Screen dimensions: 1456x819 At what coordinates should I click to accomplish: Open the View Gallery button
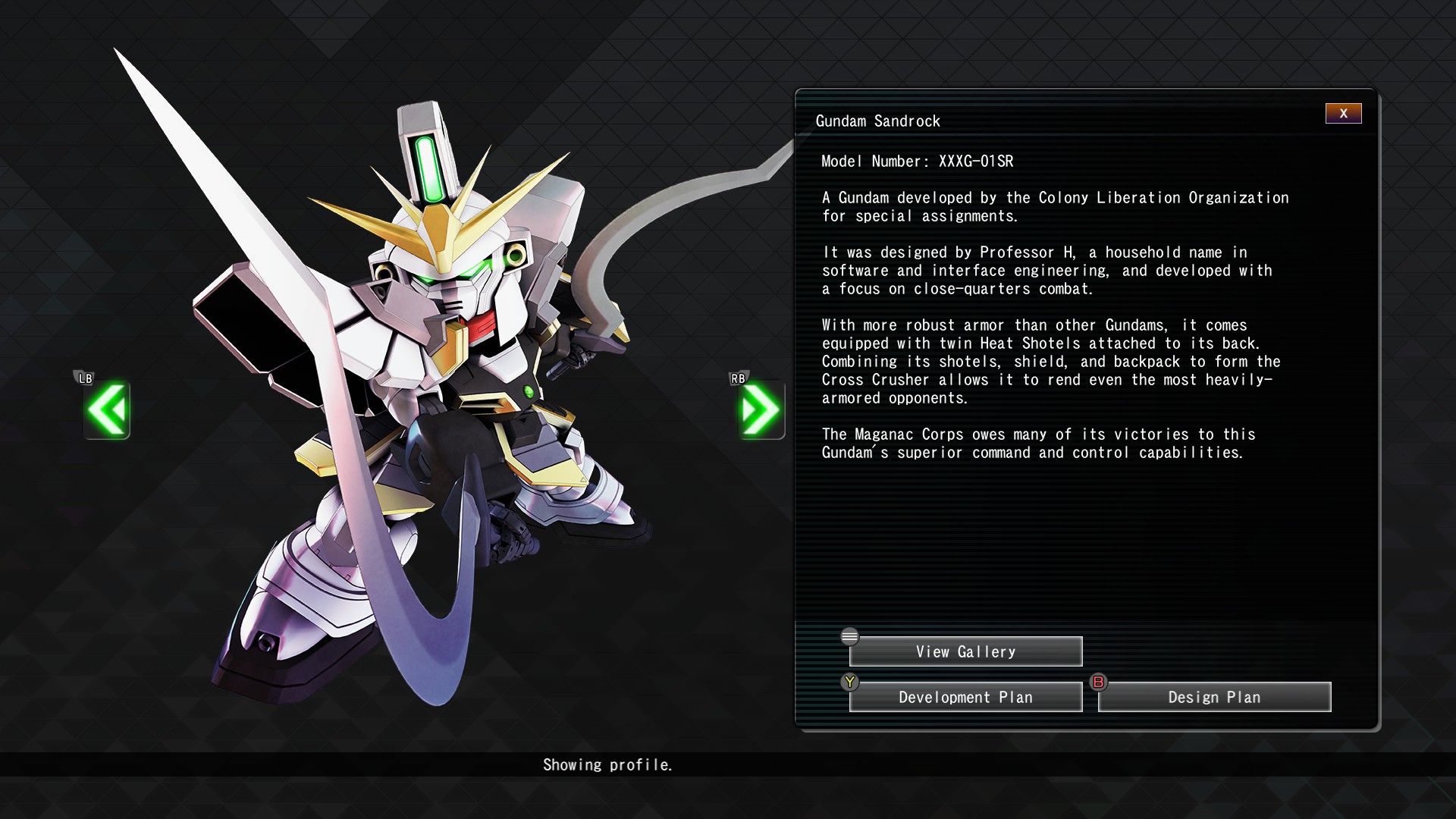click(x=965, y=651)
